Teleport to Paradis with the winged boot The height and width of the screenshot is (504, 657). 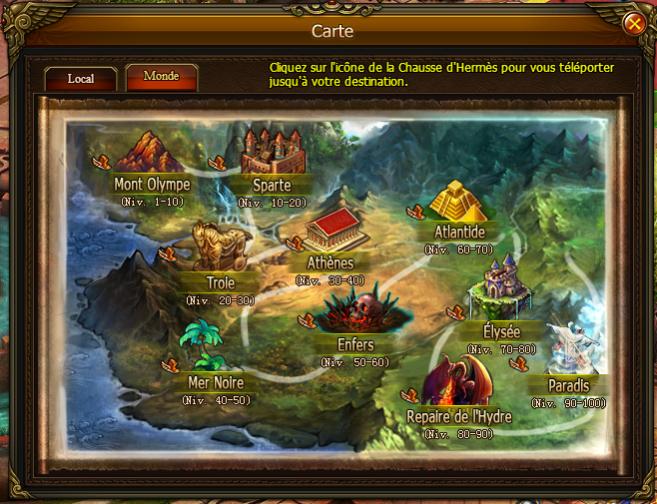click(x=518, y=365)
